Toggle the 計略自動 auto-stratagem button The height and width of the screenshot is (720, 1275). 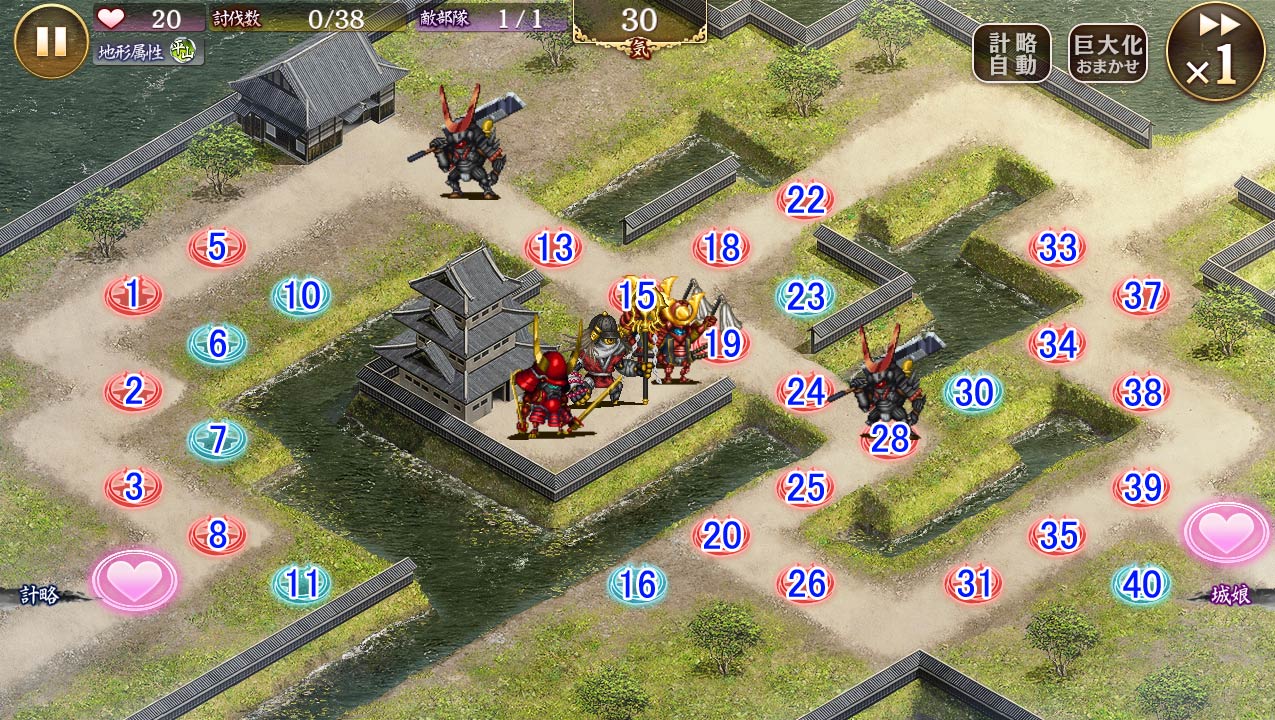pos(1011,54)
